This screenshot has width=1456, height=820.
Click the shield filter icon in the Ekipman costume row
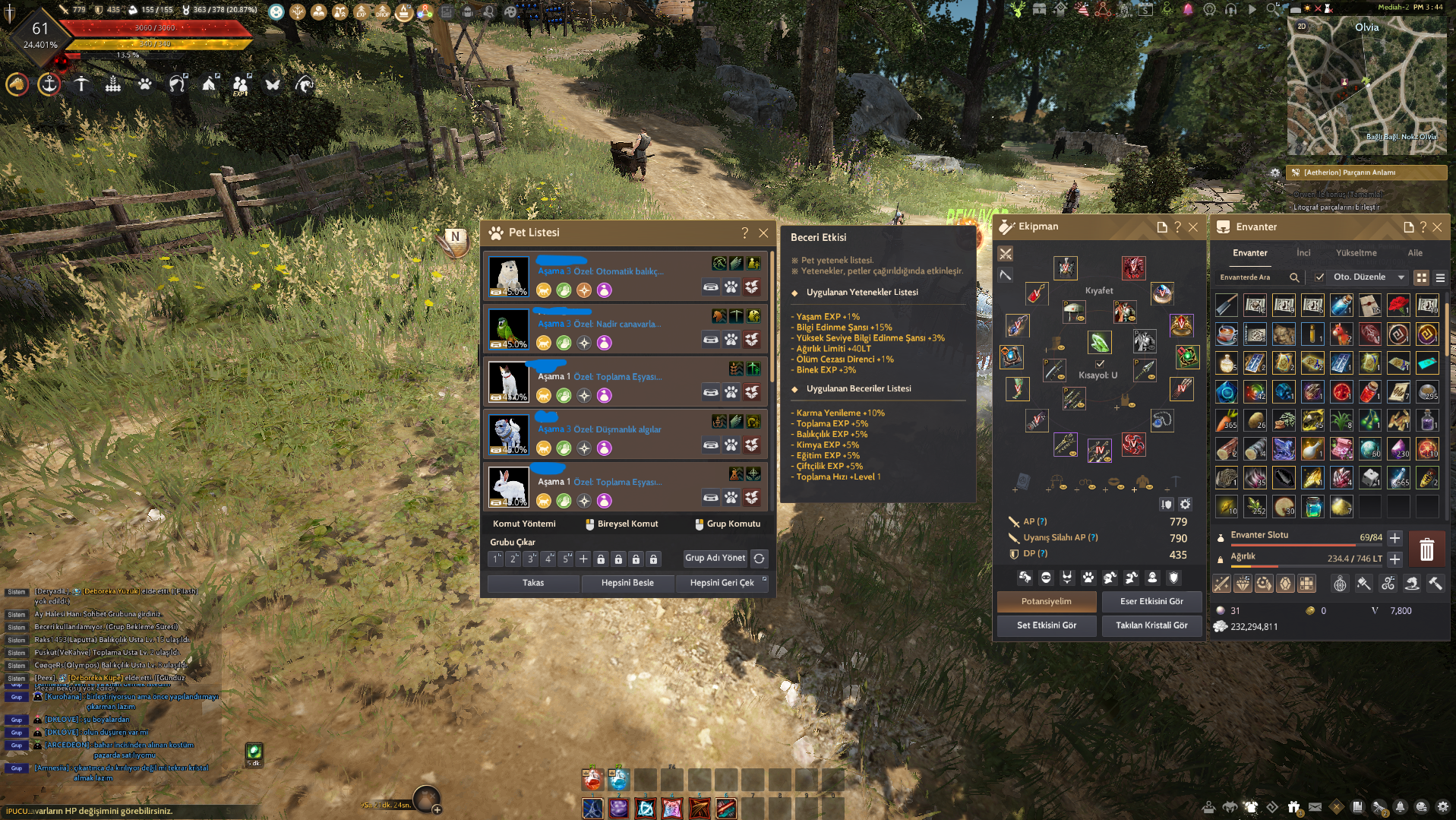coord(1172,578)
